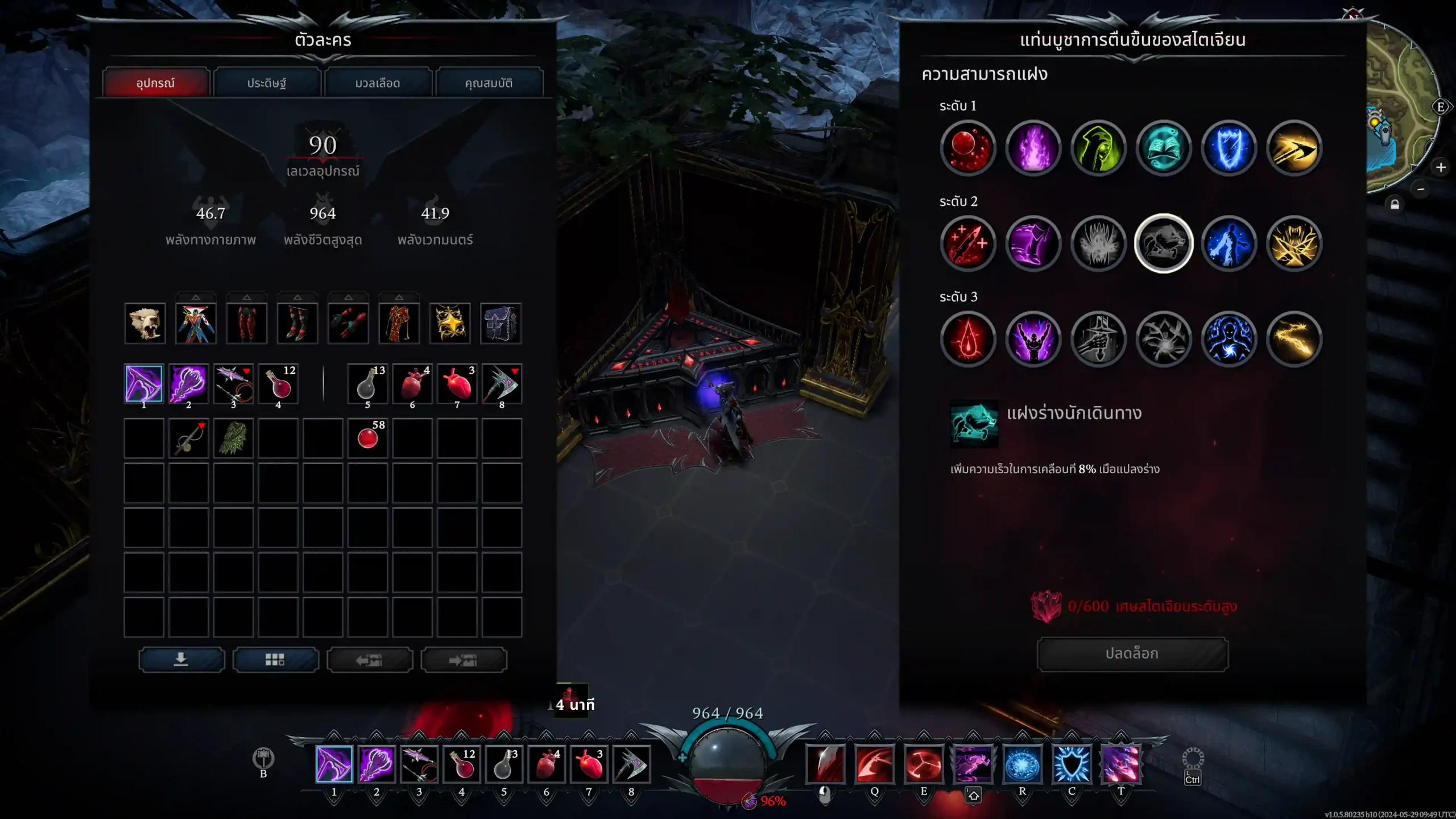Zoom in on the minimap

tap(1441, 167)
